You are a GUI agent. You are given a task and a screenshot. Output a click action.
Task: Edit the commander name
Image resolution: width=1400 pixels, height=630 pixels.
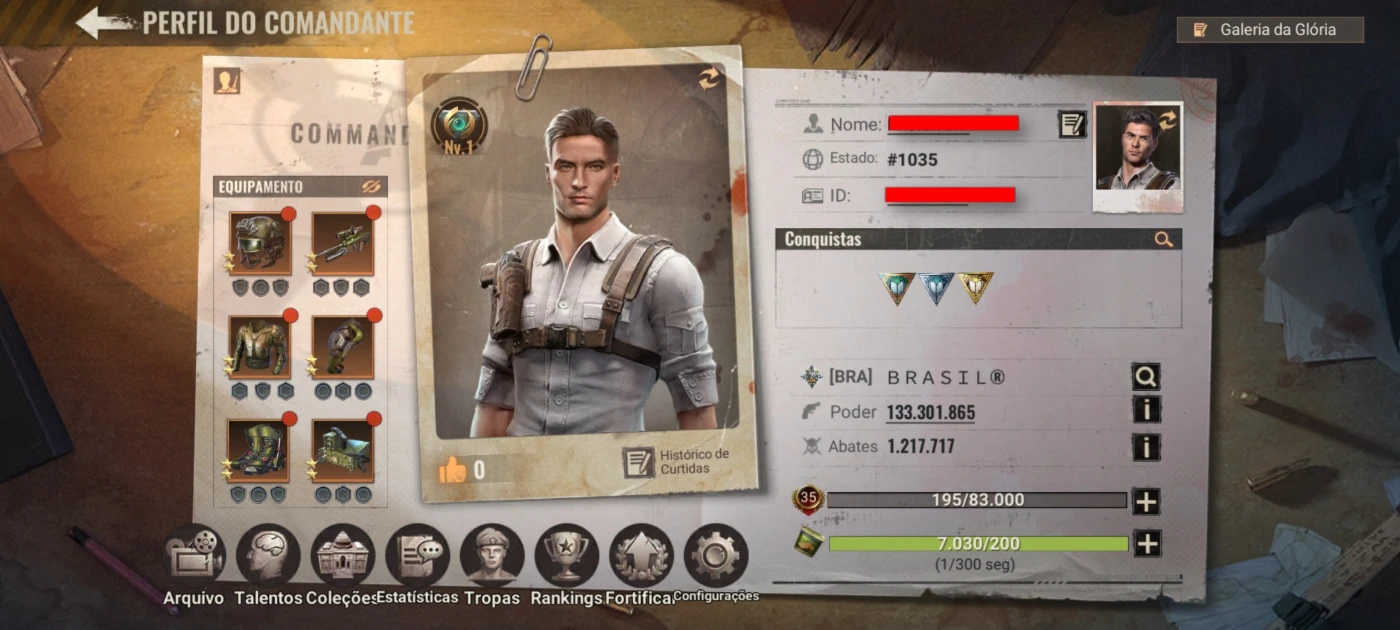[1072, 125]
